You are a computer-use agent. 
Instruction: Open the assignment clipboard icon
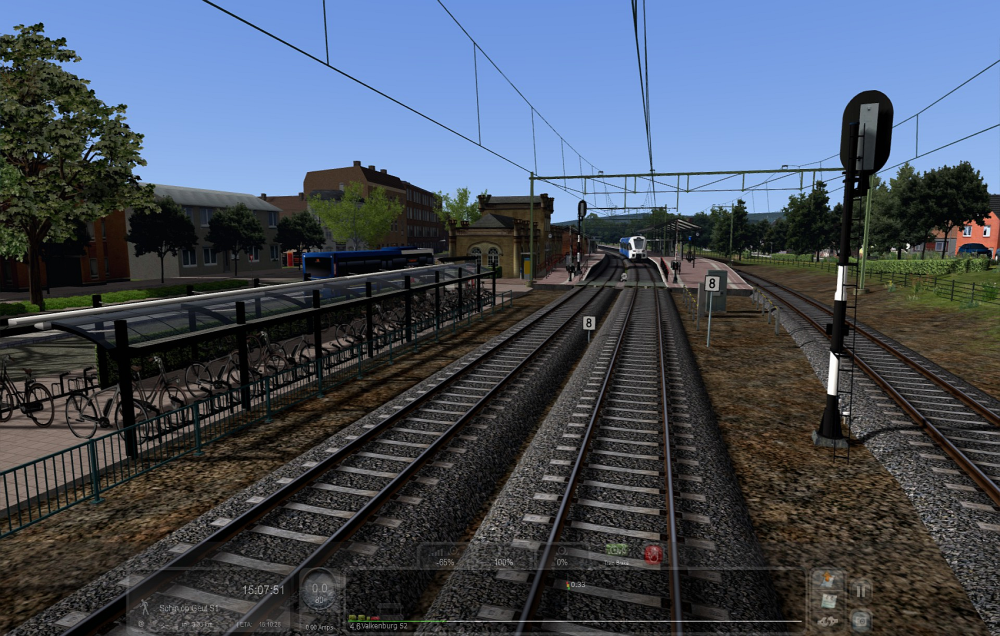[828, 600]
